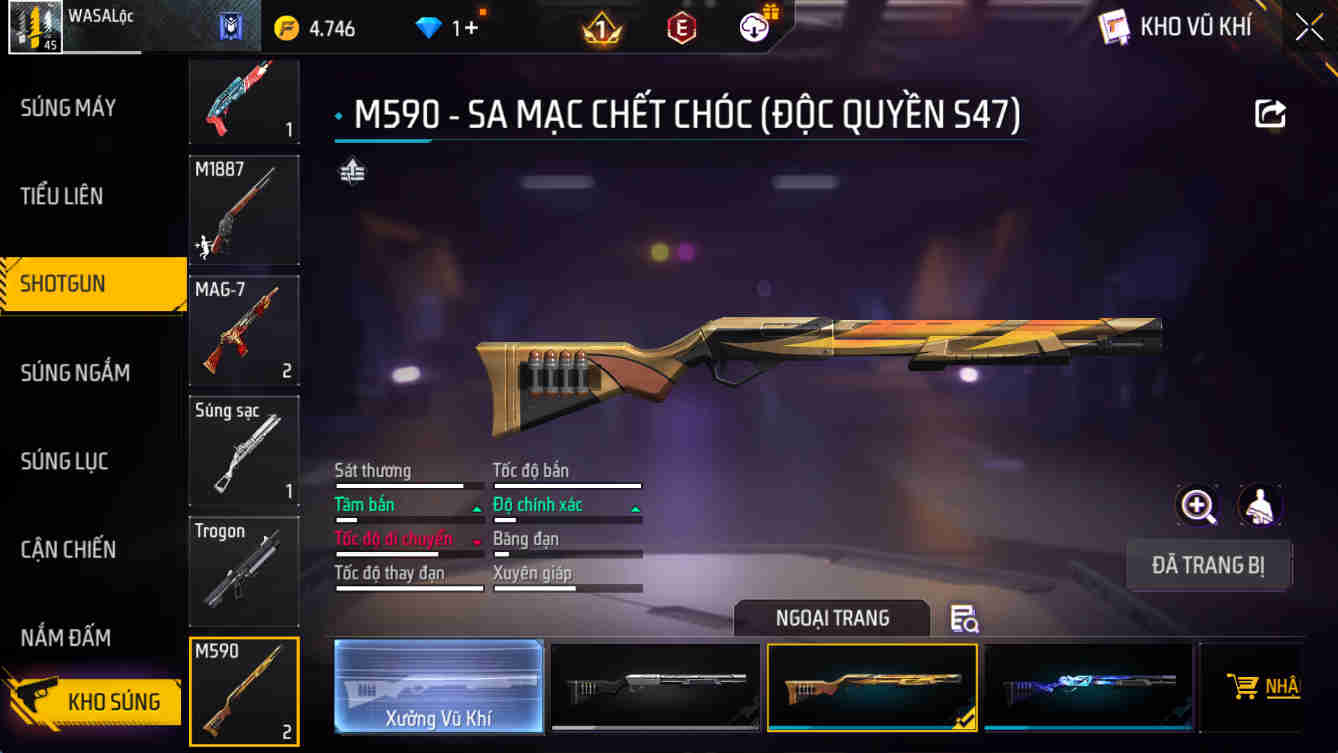Open the red E event hub icon
The width and height of the screenshot is (1338, 753).
[680, 27]
